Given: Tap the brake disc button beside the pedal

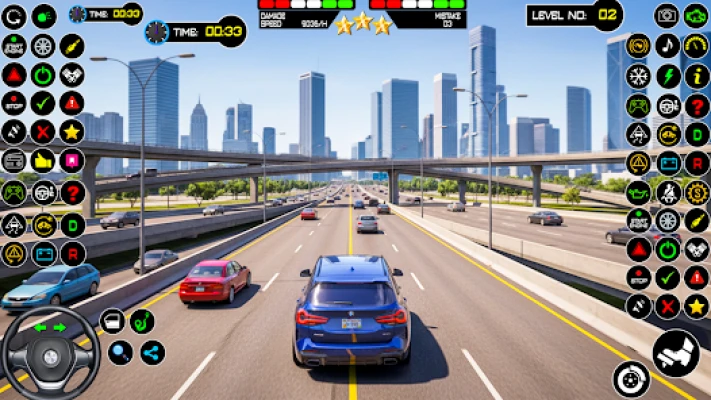Looking at the screenshot, I should click(x=631, y=378).
